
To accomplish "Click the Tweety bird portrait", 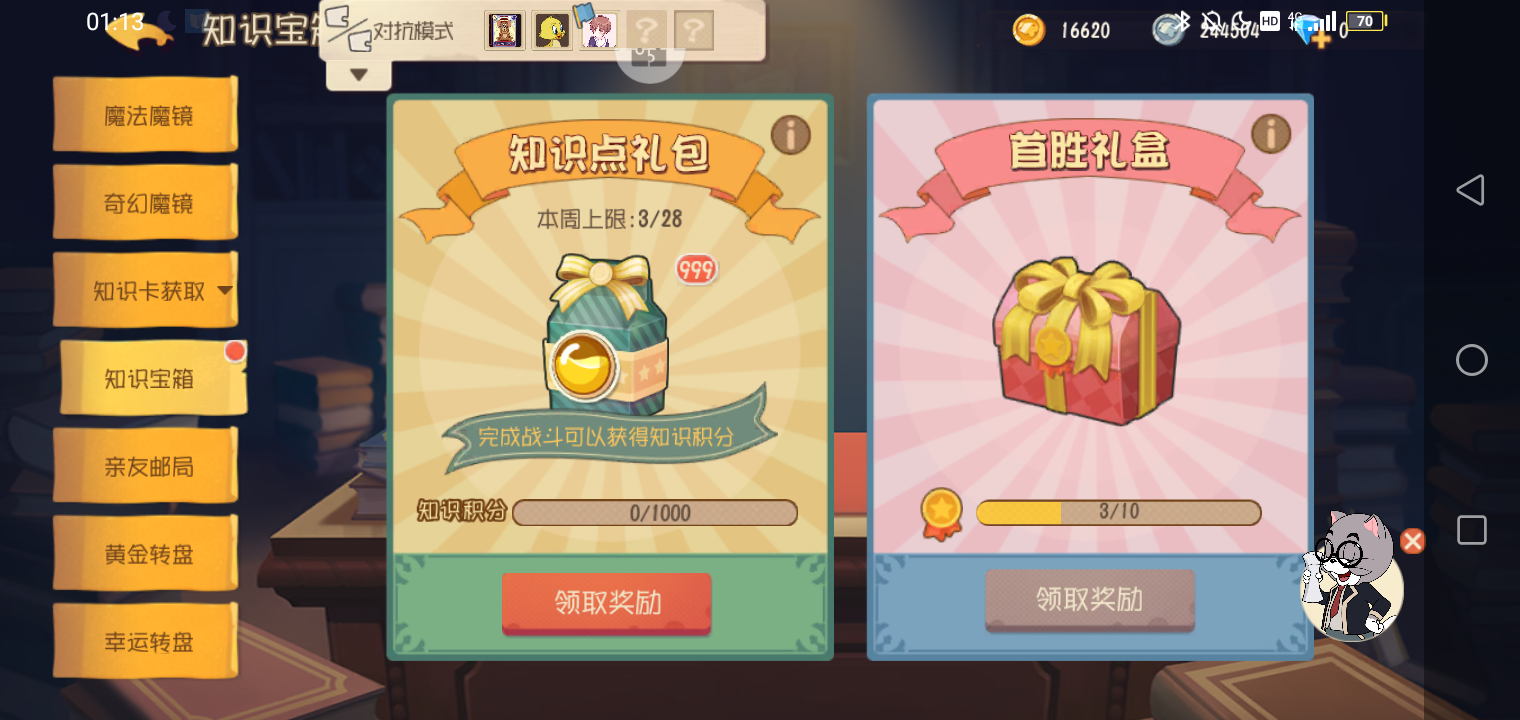I will click(x=550, y=30).
